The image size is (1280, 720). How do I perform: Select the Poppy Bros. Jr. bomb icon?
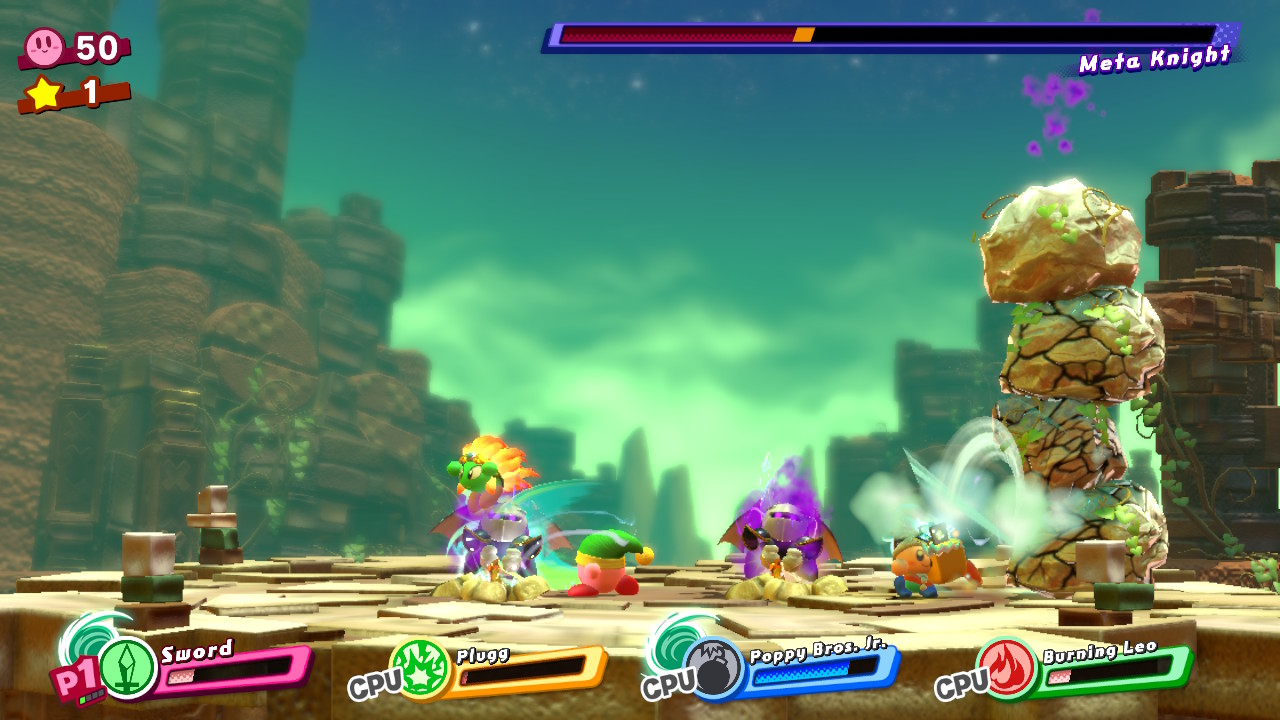[714, 669]
